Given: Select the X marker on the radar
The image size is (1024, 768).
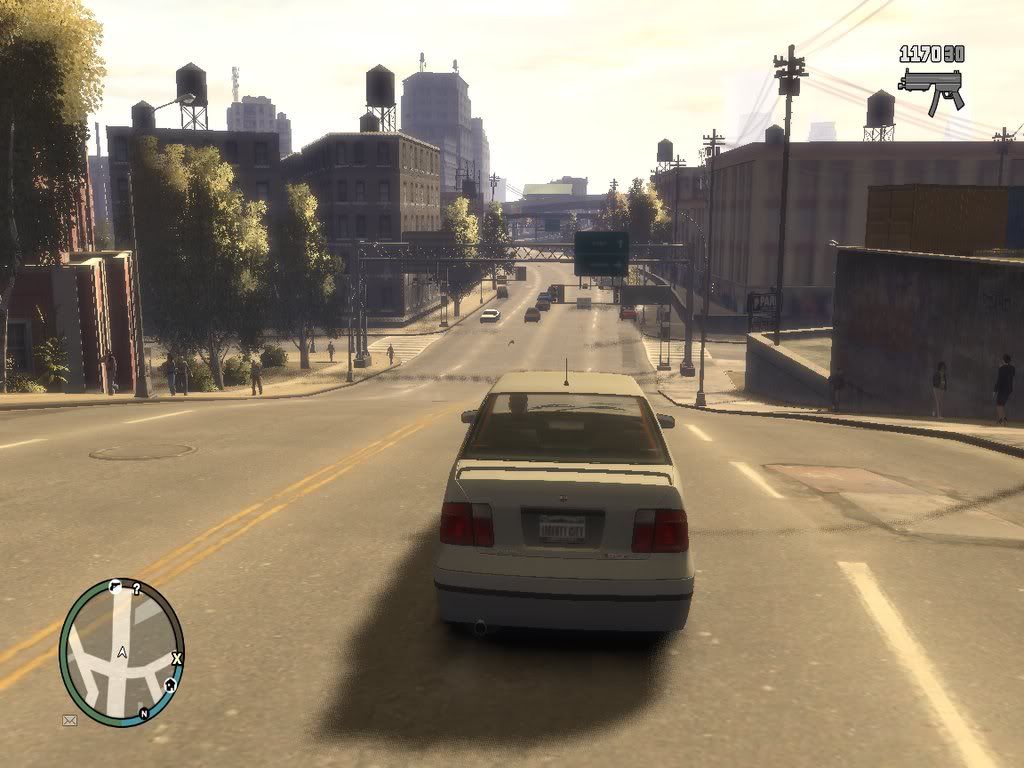Looking at the screenshot, I should pyautogui.click(x=177, y=658).
